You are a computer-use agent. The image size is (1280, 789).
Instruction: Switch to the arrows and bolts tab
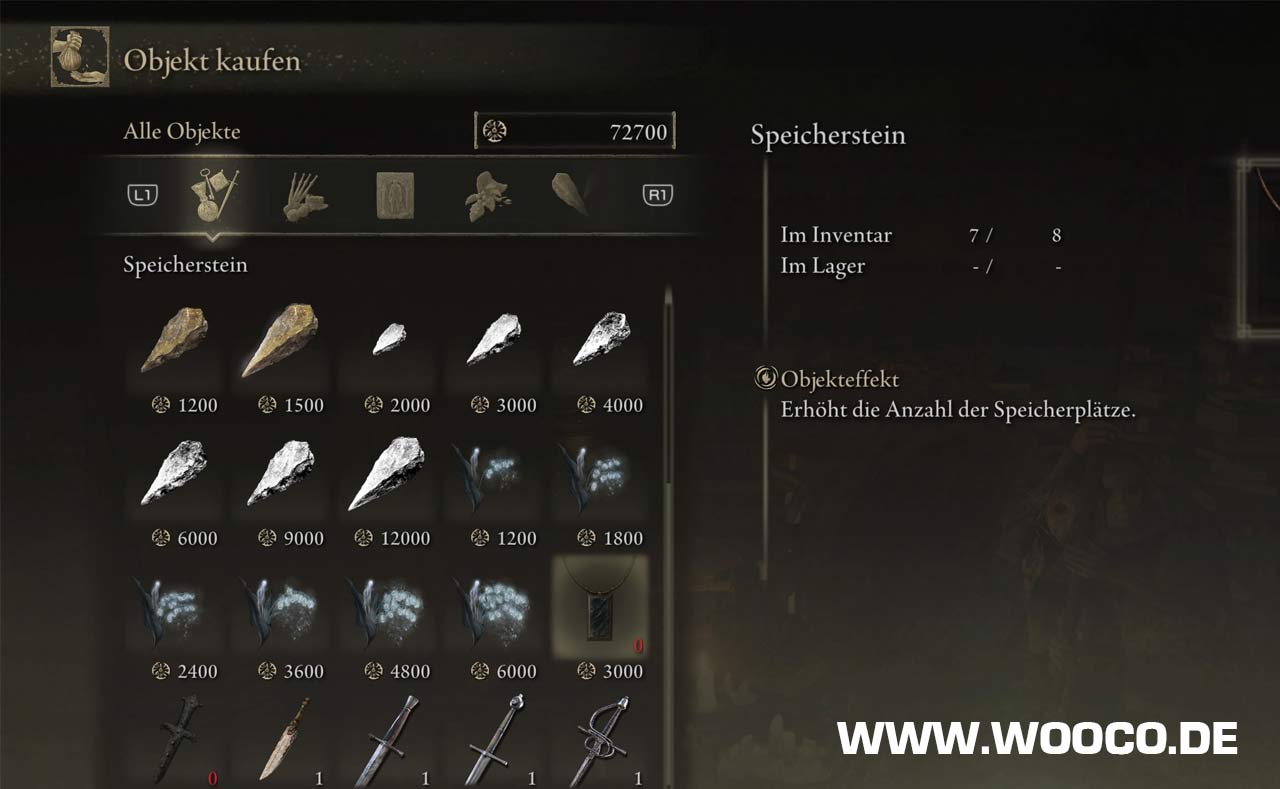(305, 195)
